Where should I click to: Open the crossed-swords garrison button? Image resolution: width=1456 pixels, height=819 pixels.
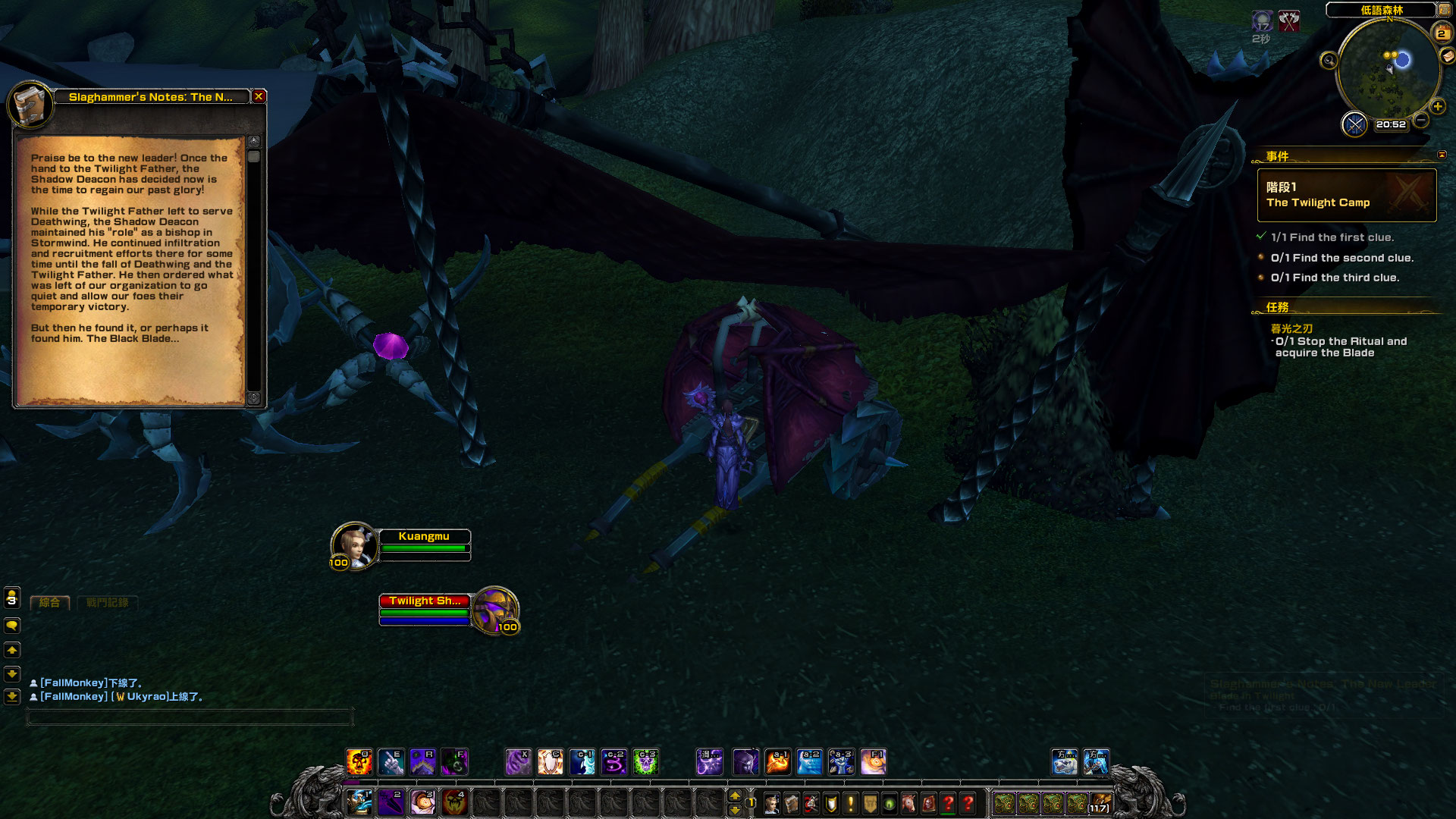click(x=1354, y=124)
